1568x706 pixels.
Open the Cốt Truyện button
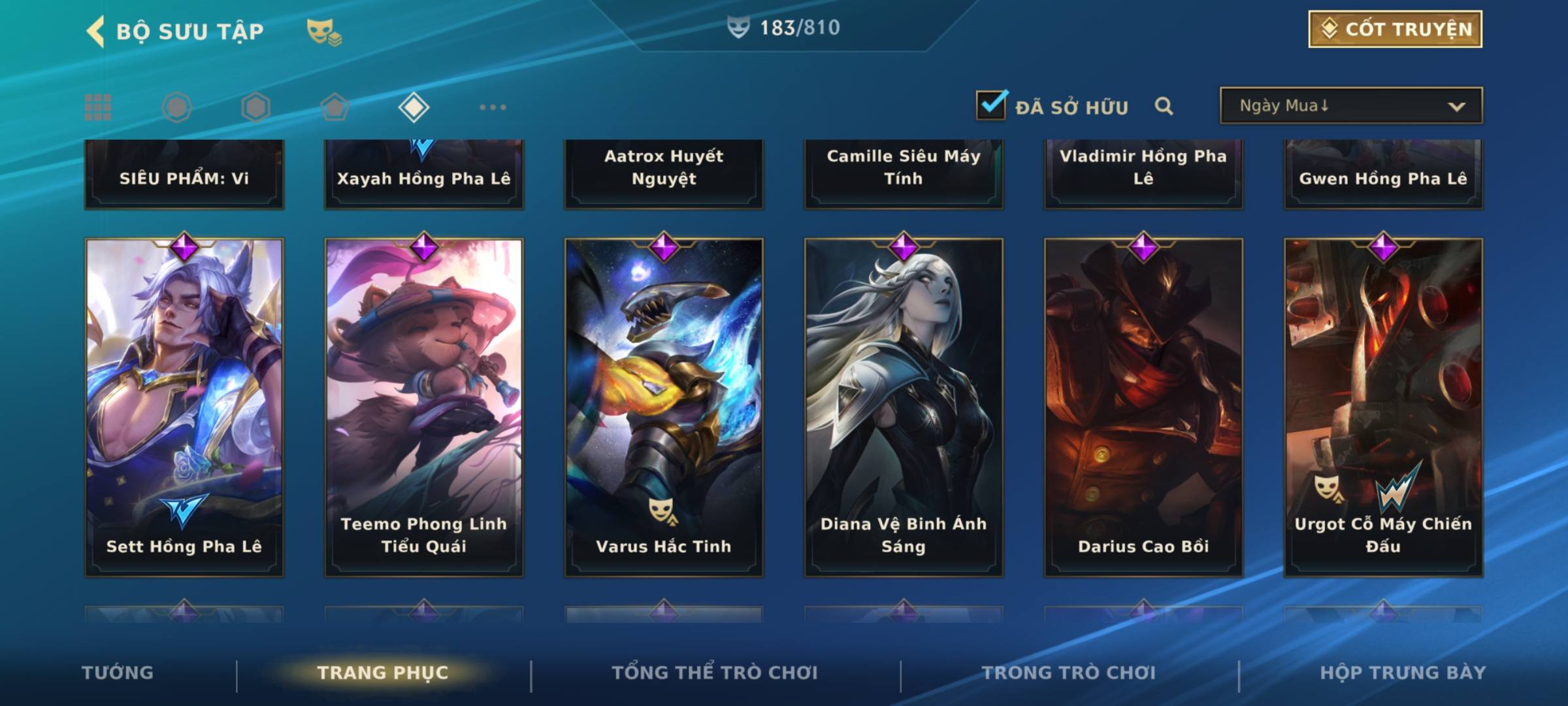(1395, 29)
